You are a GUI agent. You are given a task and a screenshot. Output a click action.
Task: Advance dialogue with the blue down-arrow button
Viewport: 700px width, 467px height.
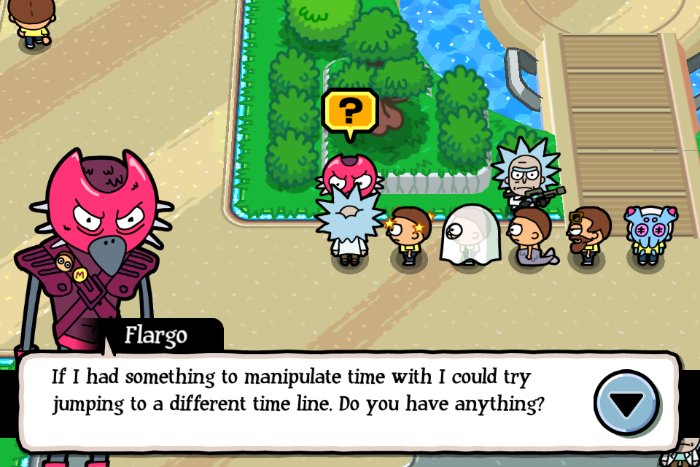(x=627, y=403)
